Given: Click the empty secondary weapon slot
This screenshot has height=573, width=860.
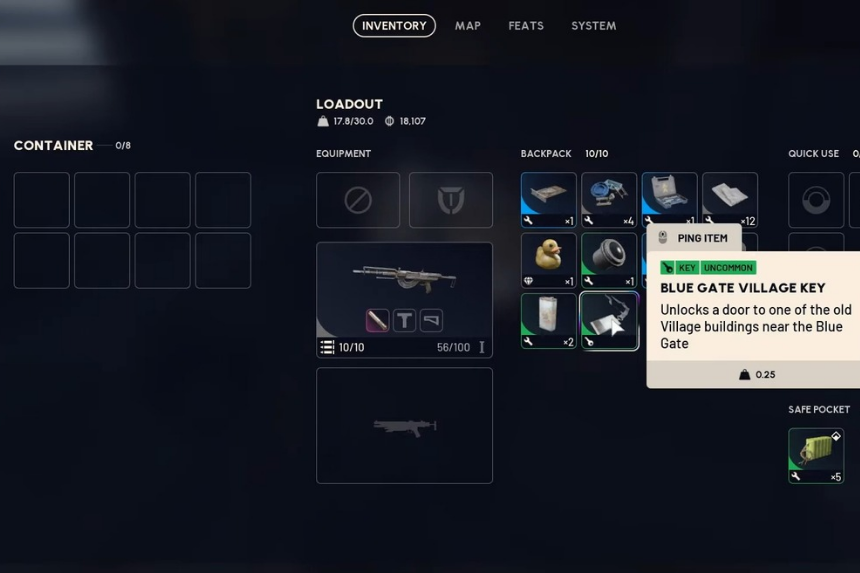Looking at the screenshot, I should [404, 425].
